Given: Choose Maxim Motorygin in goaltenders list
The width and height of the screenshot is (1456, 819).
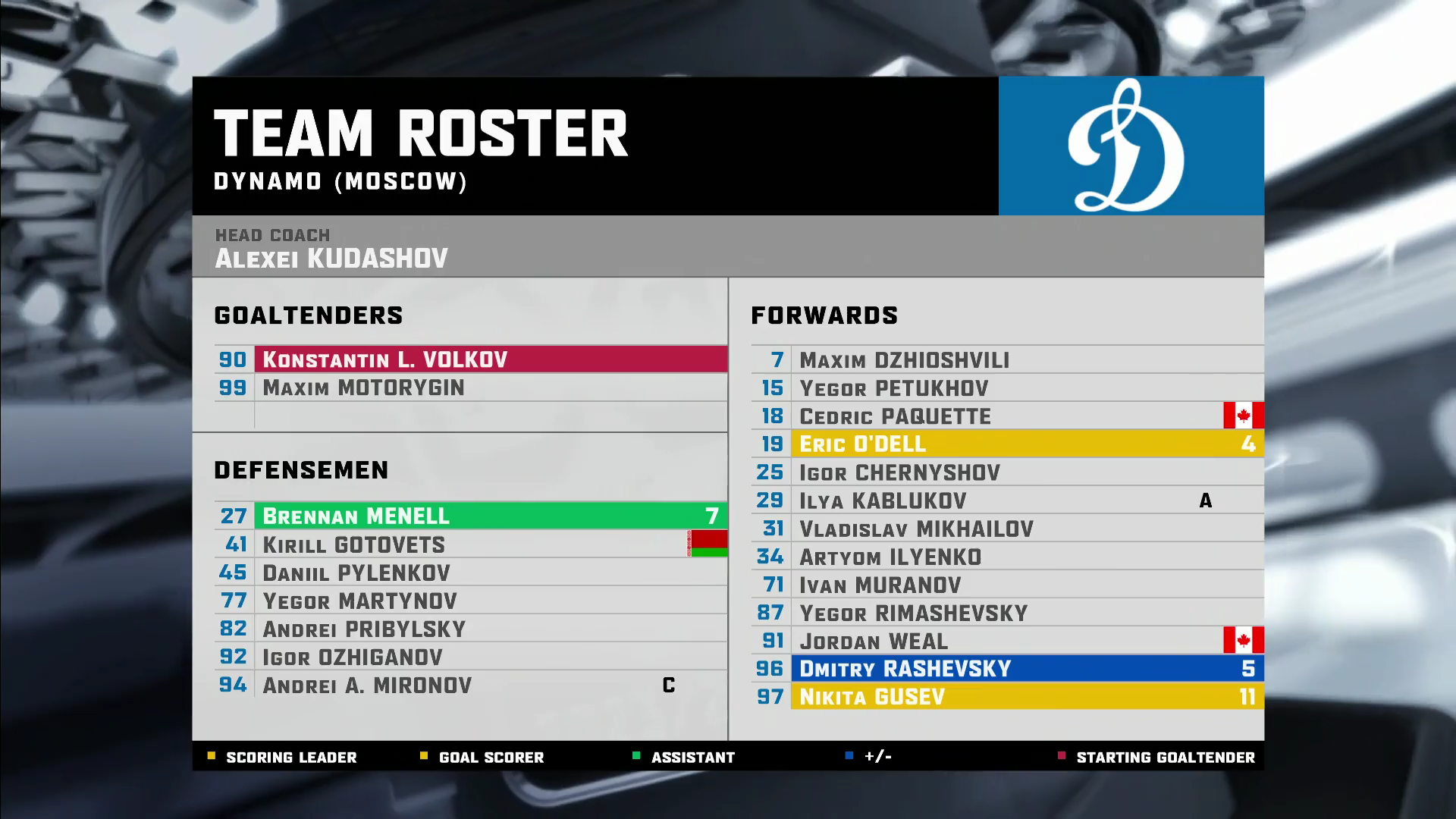Looking at the screenshot, I should (x=470, y=388).
